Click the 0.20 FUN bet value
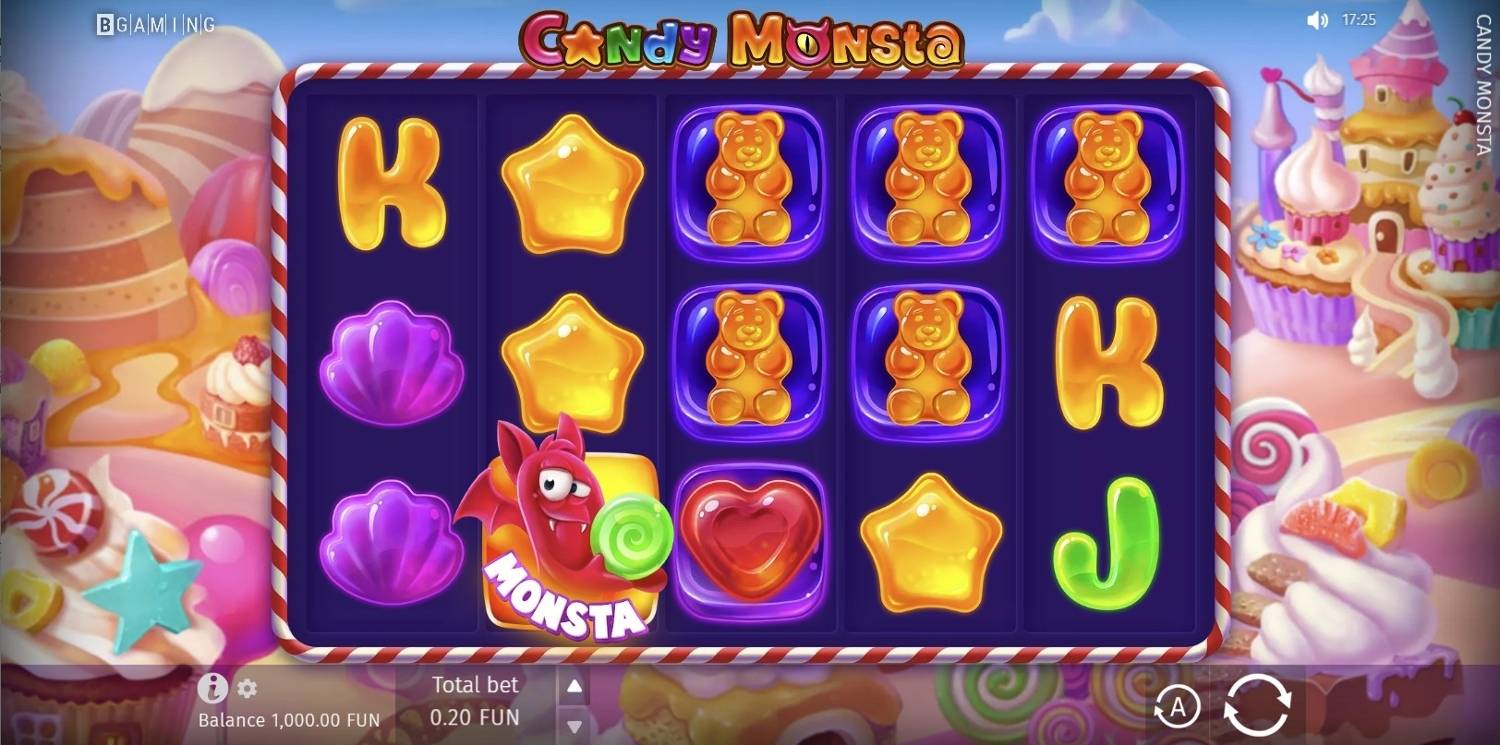 click(x=474, y=718)
